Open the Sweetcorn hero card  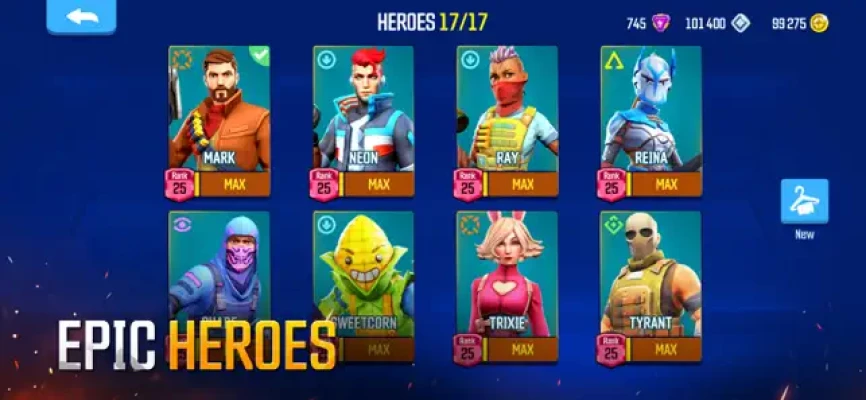tap(363, 275)
